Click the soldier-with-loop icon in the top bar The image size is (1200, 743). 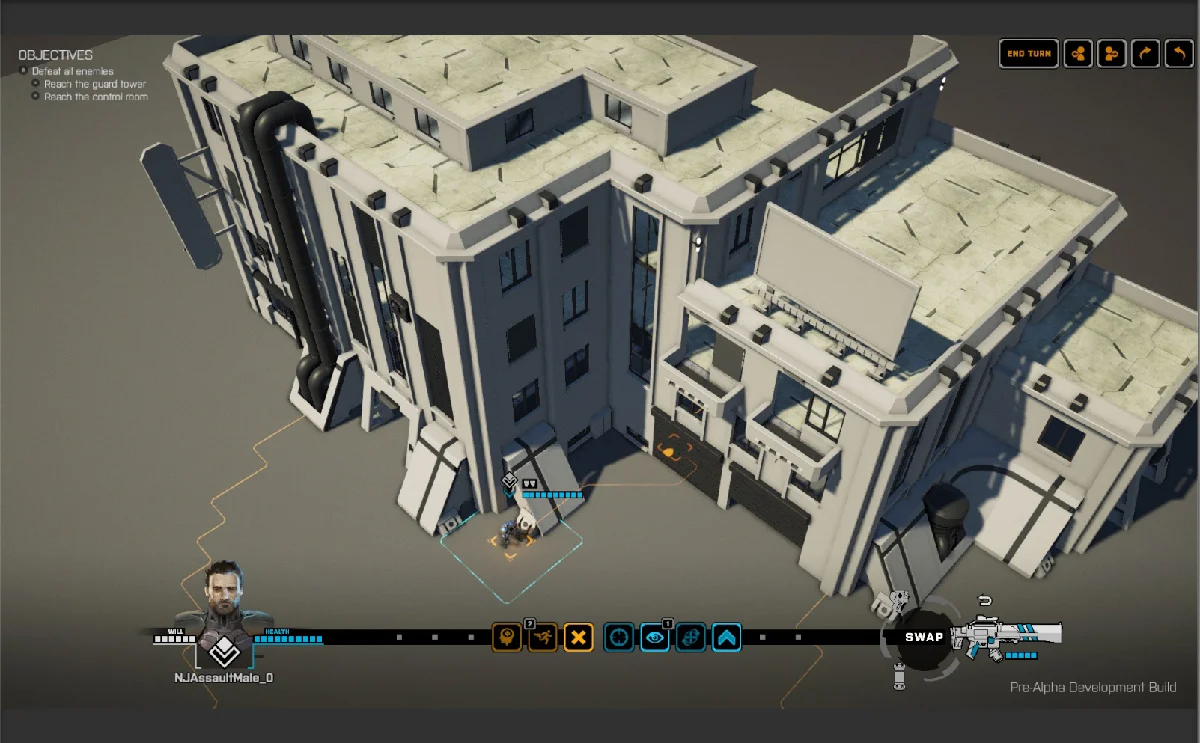click(1111, 54)
